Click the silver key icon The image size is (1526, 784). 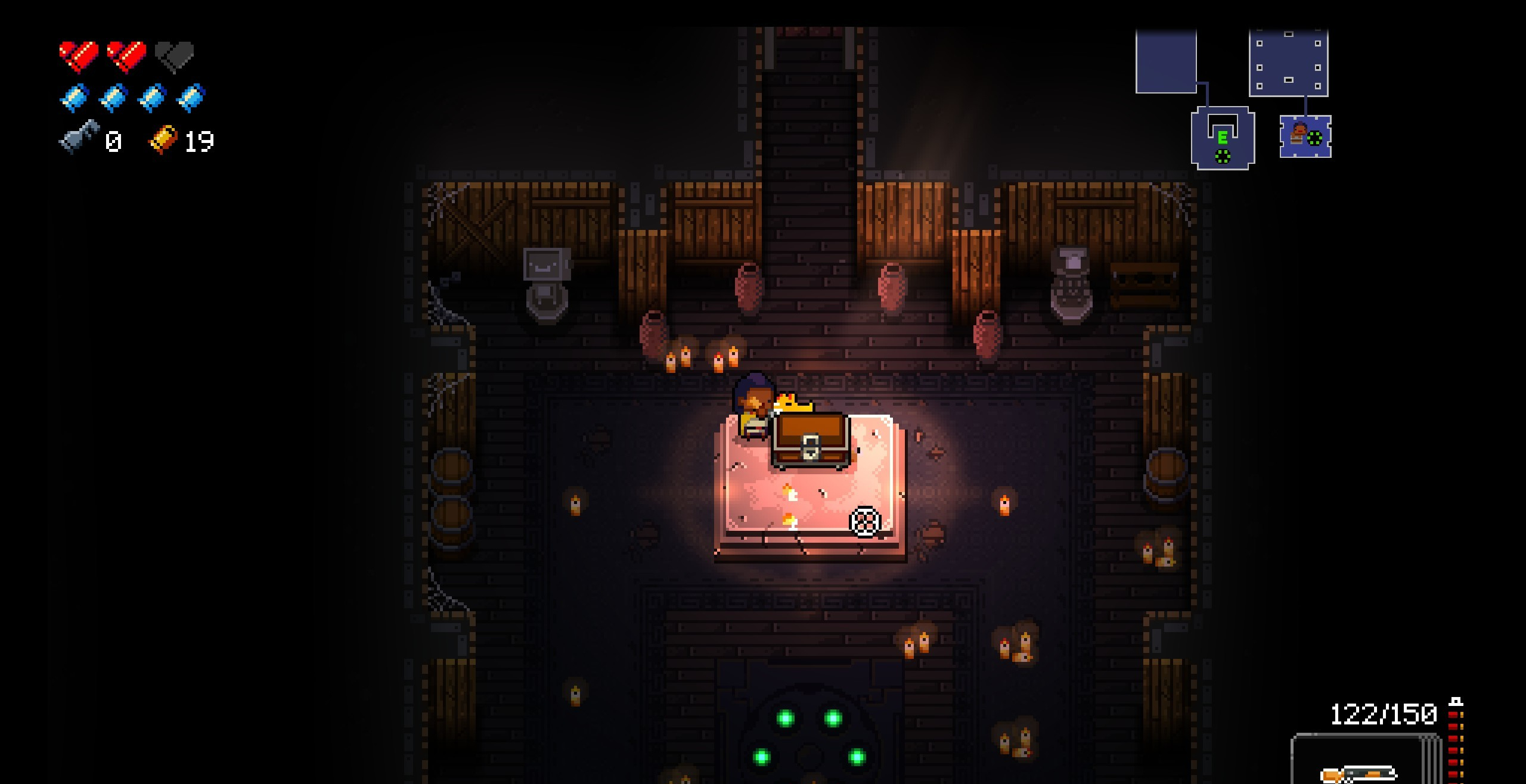click(x=79, y=136)
